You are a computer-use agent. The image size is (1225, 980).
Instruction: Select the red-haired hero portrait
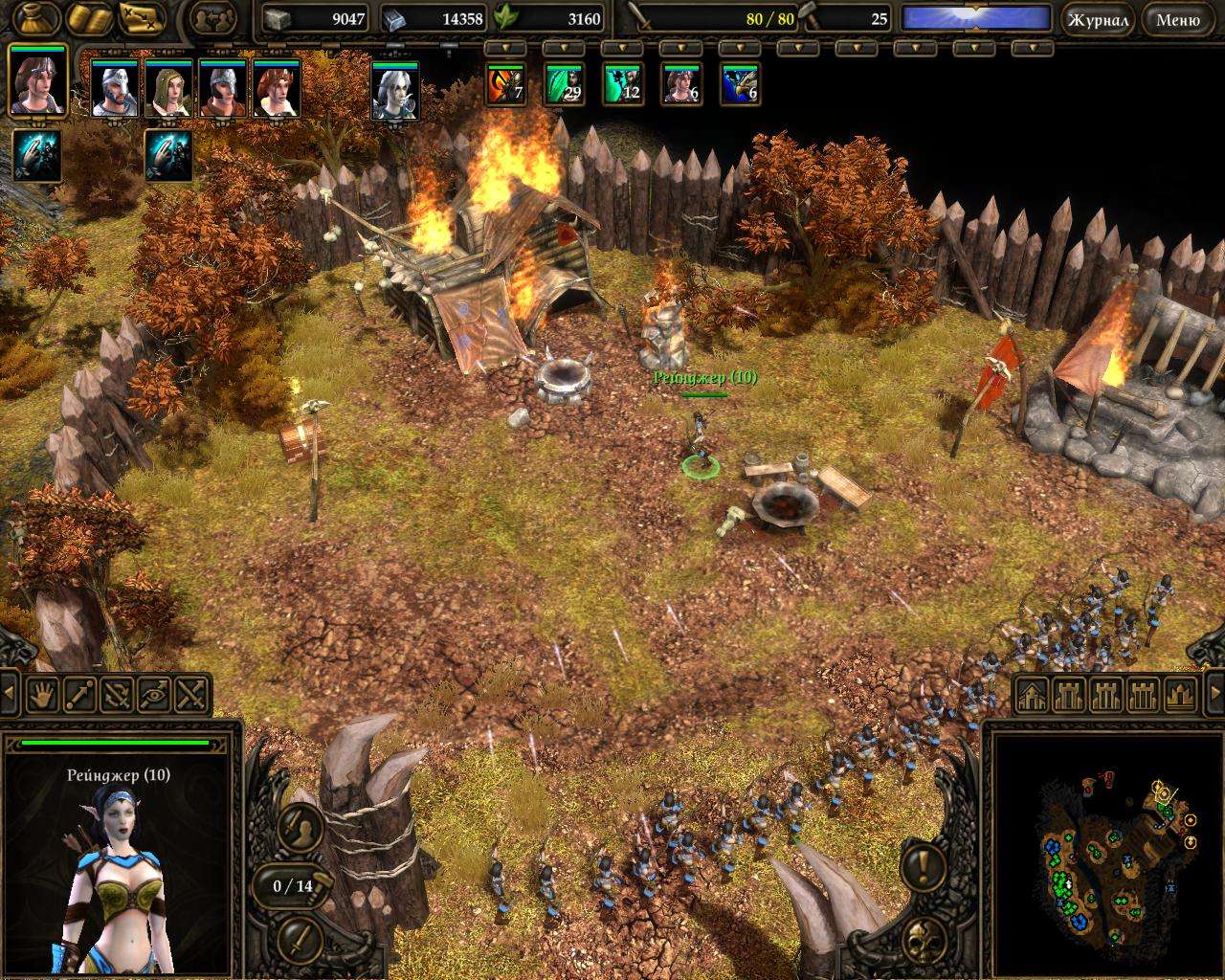point(277,88)
